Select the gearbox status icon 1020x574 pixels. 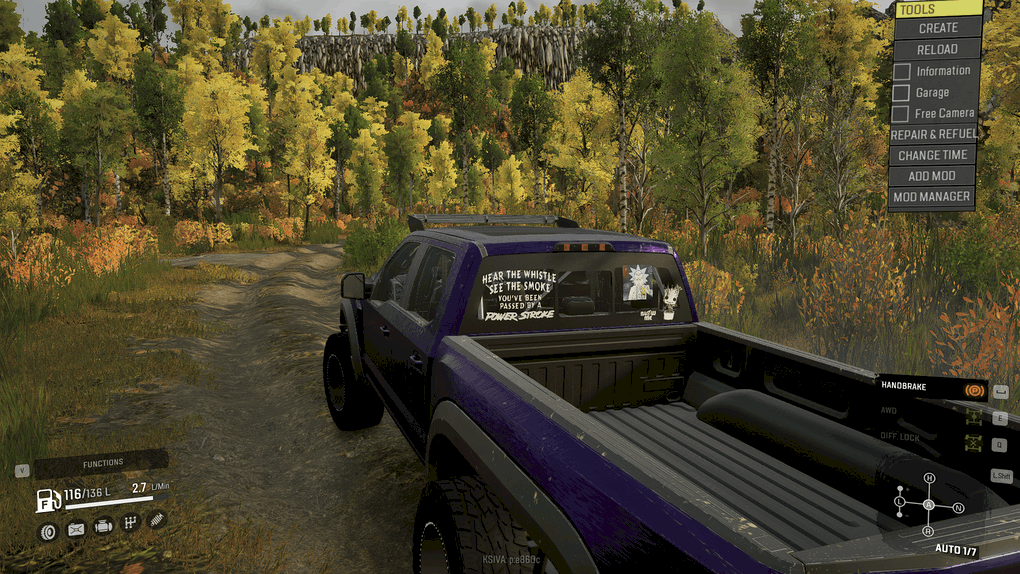(130, 523)
